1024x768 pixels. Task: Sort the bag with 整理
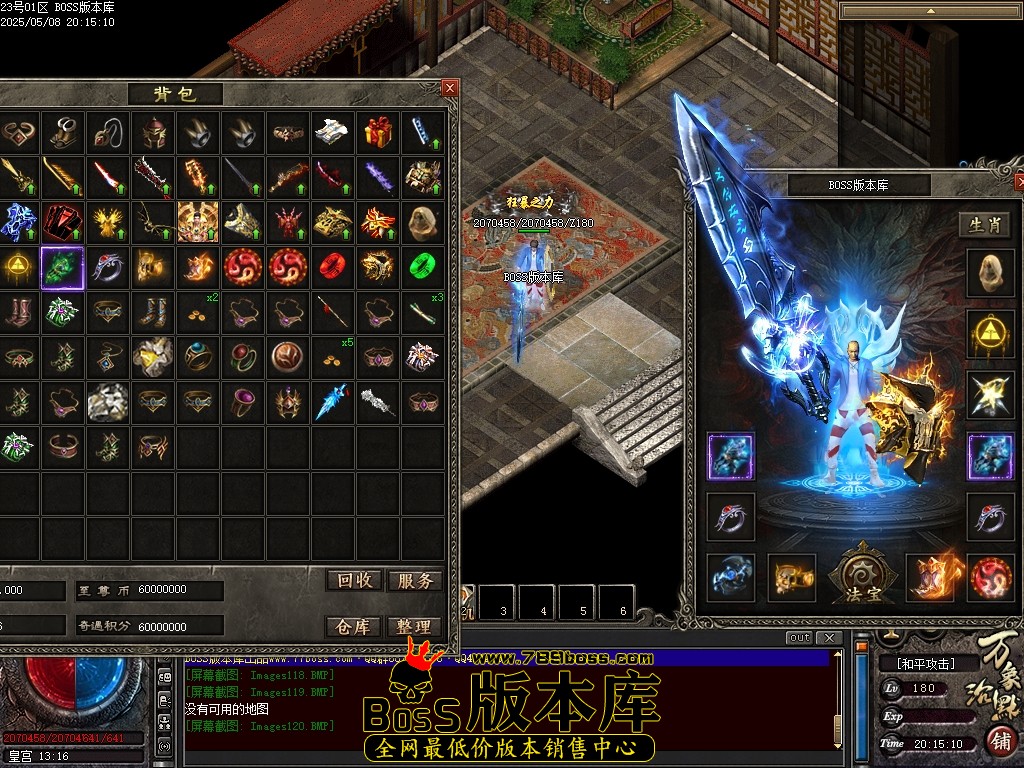pos(414,627)
